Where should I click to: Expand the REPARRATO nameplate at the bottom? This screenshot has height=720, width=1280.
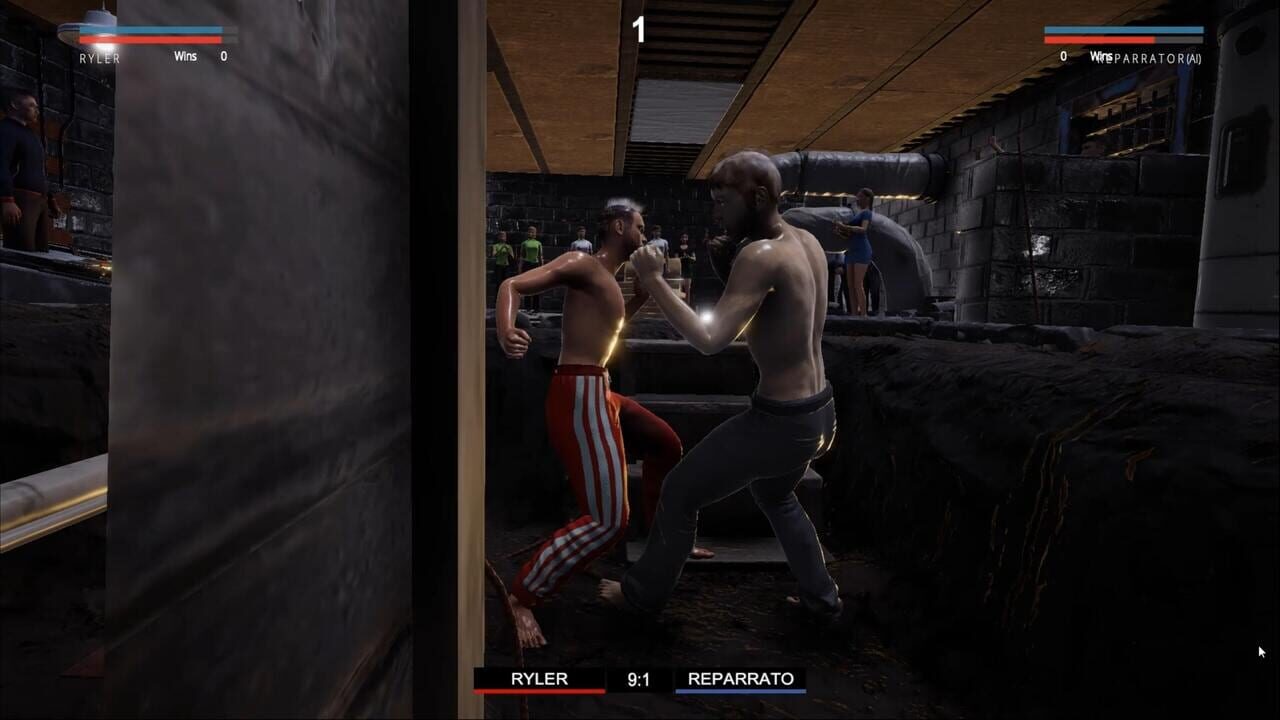point(740,679)
